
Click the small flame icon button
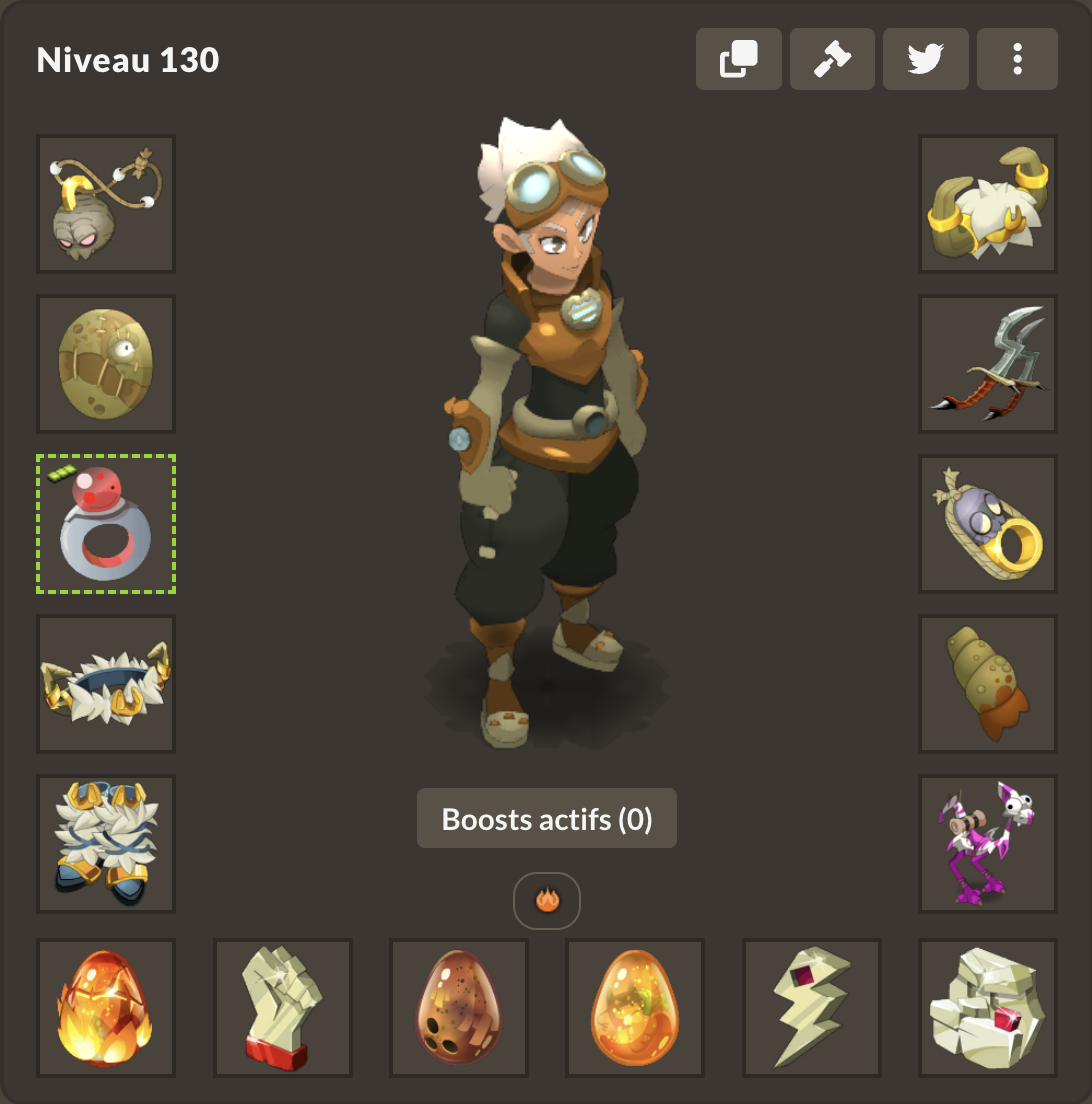tap(547, 901)
